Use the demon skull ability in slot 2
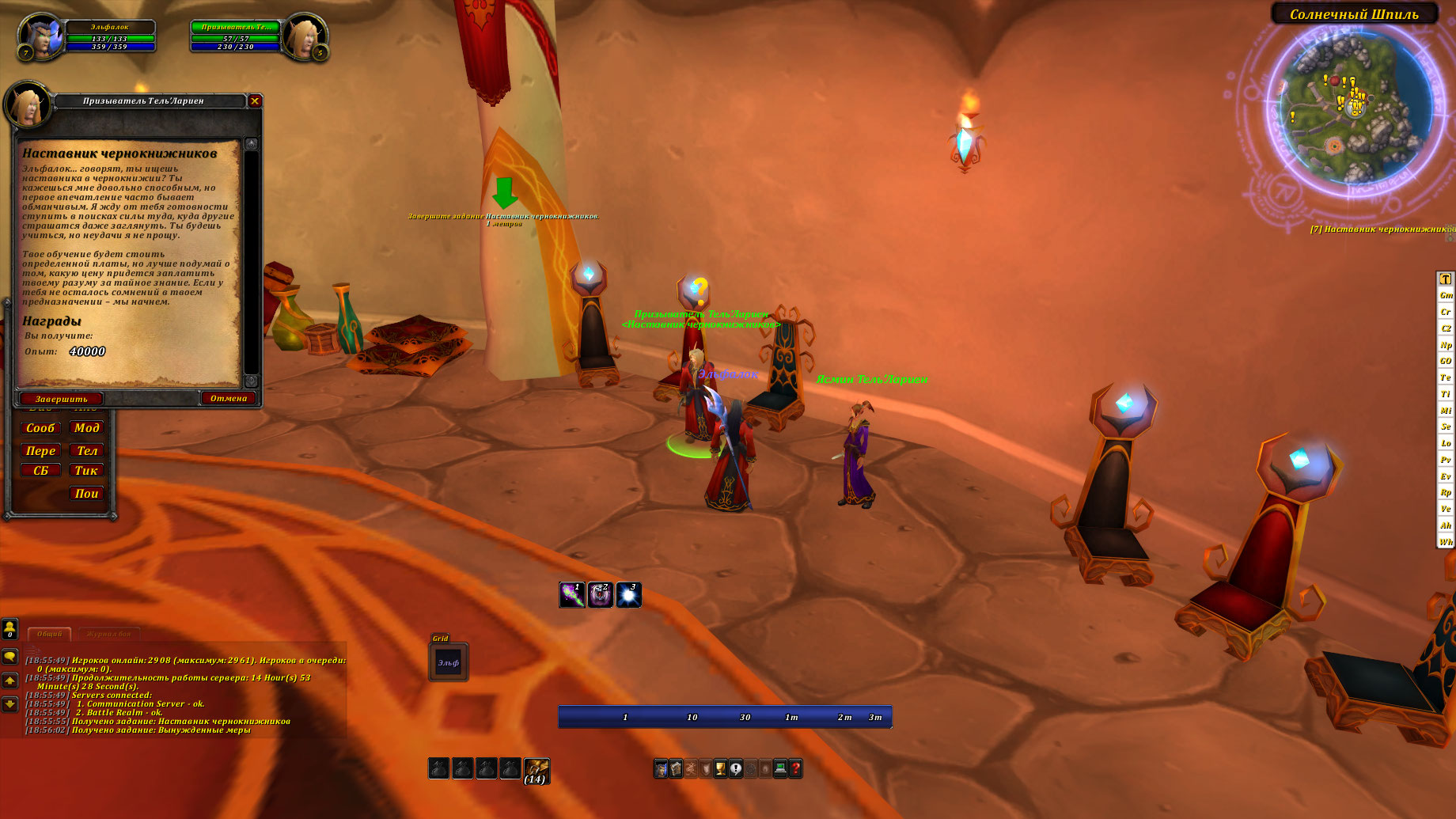This screenshot has height=819, width=1456. [x=601, y=595]
